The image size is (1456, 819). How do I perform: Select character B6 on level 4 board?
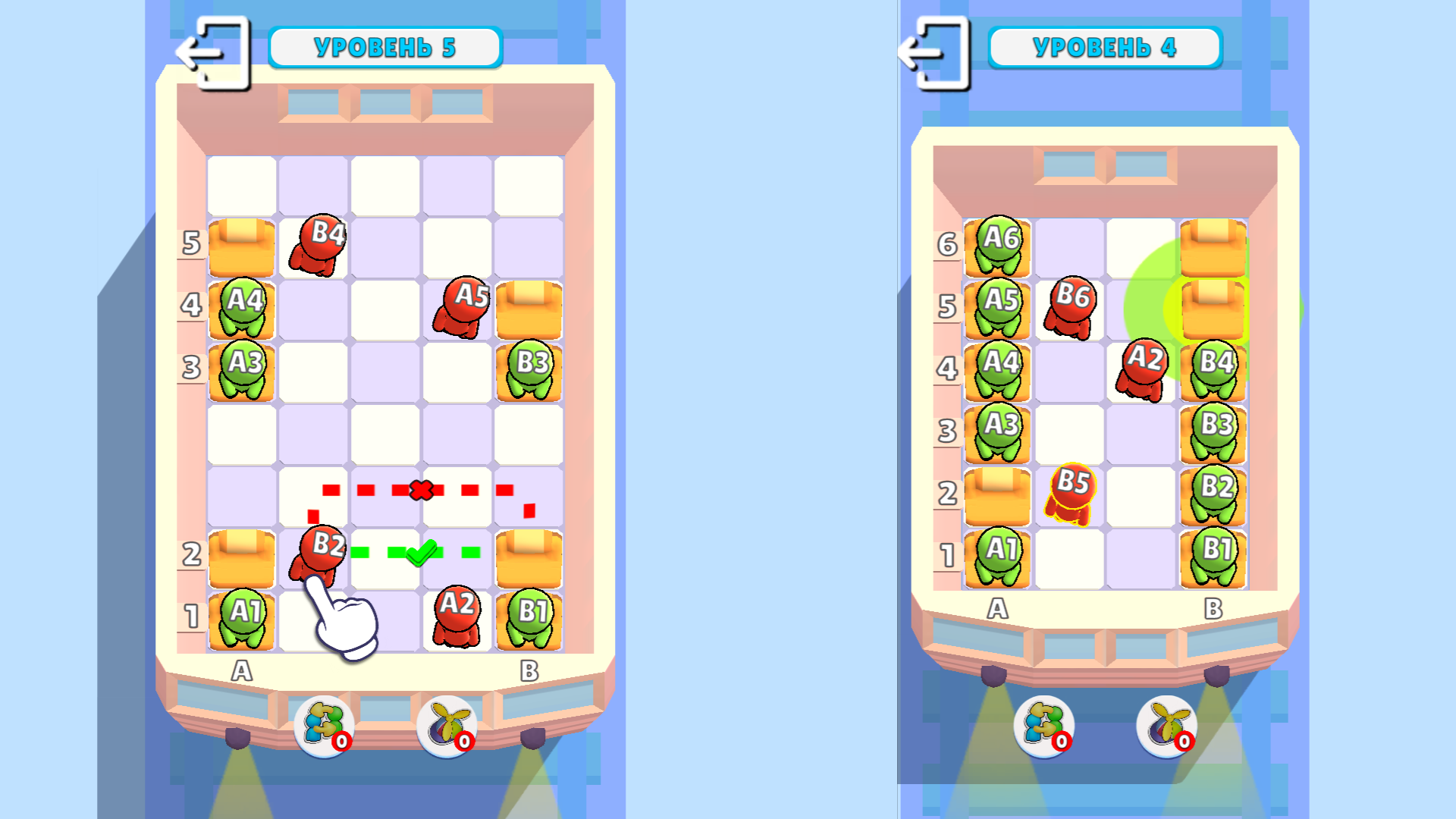[x=1072, y=303]
